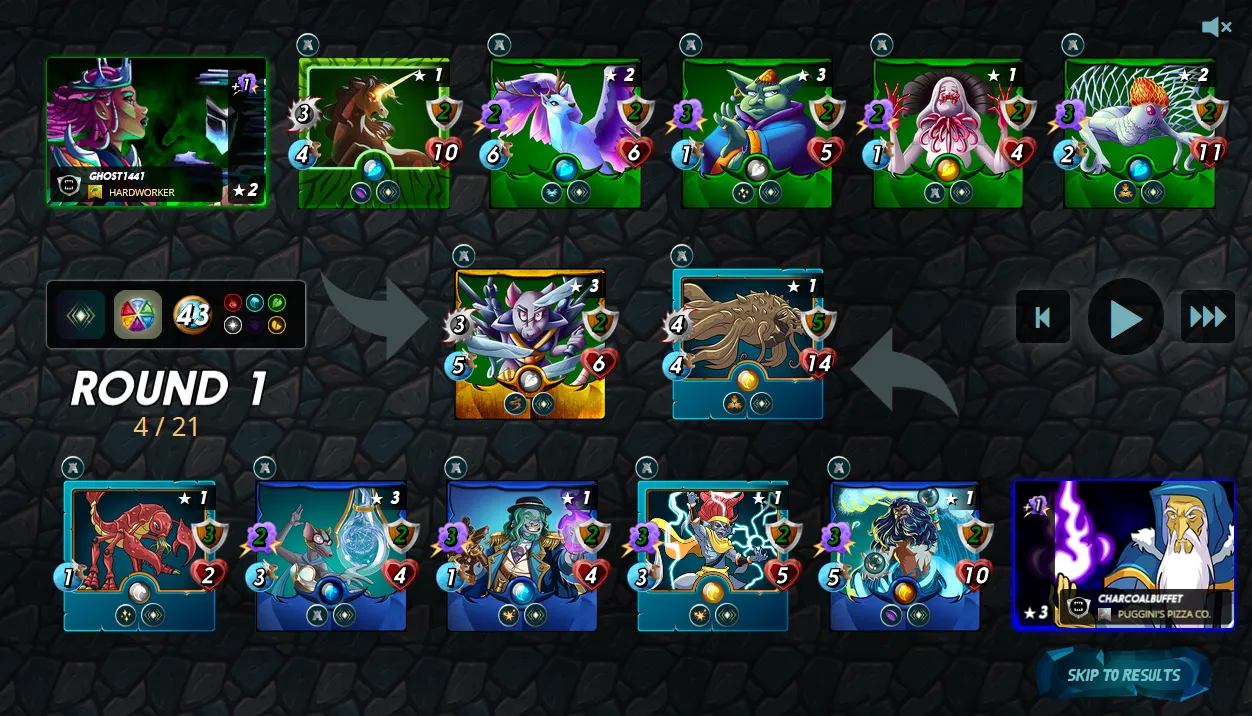
Task: Select the tan kraken tank card
Action: [x=747, y=343]
